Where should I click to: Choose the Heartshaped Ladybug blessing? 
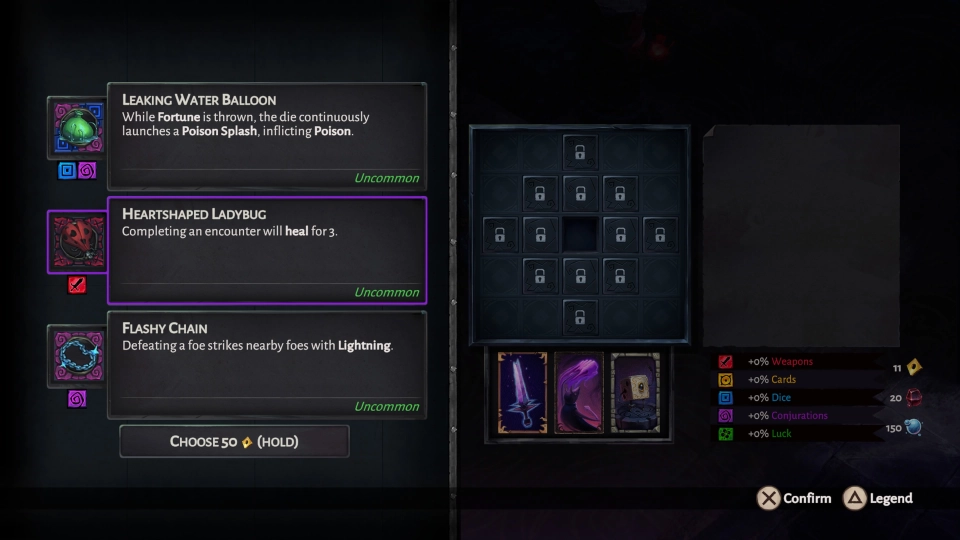(x=267, y=250)
